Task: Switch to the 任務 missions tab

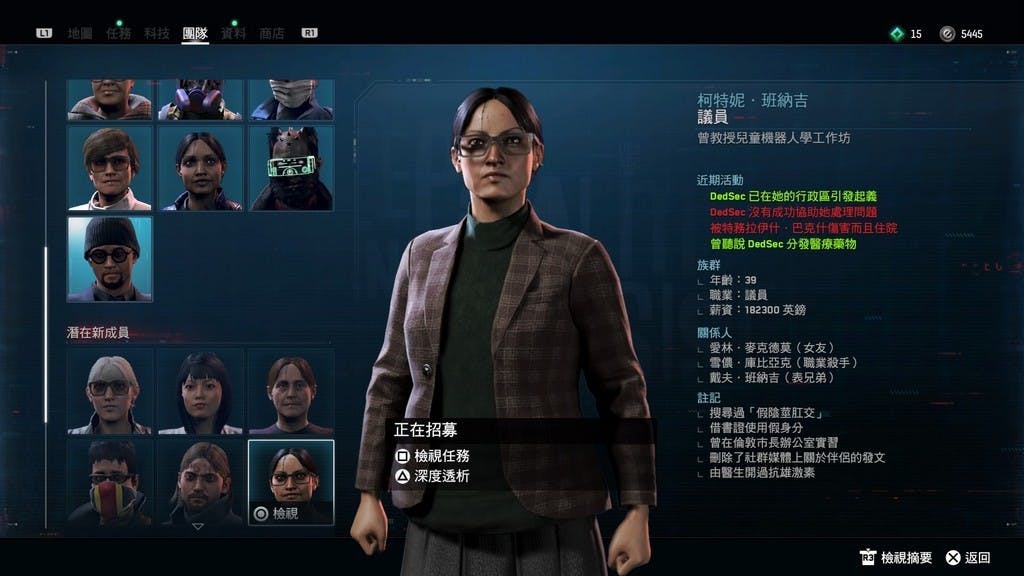Action: [118, 33]
